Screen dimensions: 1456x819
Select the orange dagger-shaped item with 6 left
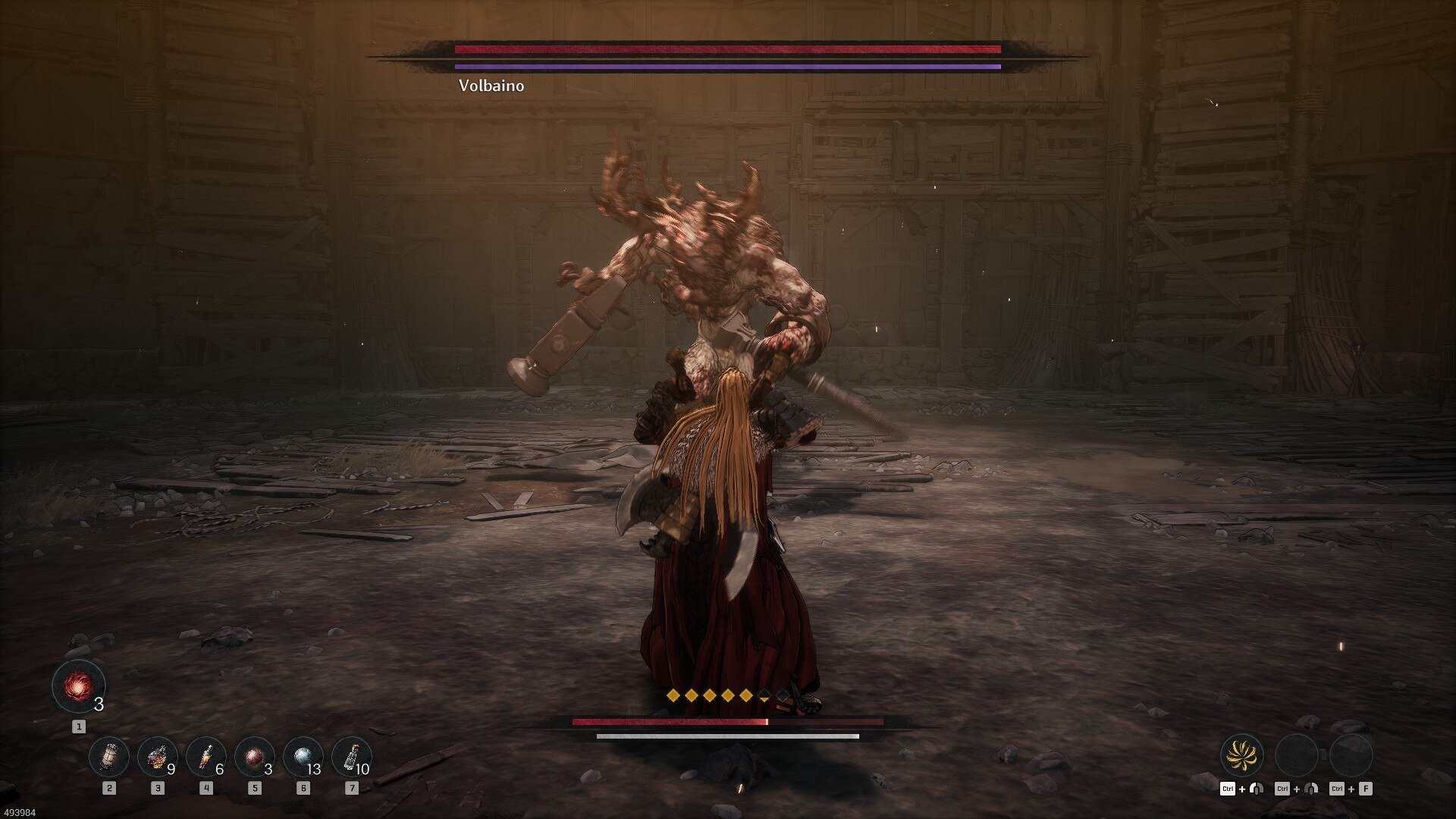pos(206,757)
